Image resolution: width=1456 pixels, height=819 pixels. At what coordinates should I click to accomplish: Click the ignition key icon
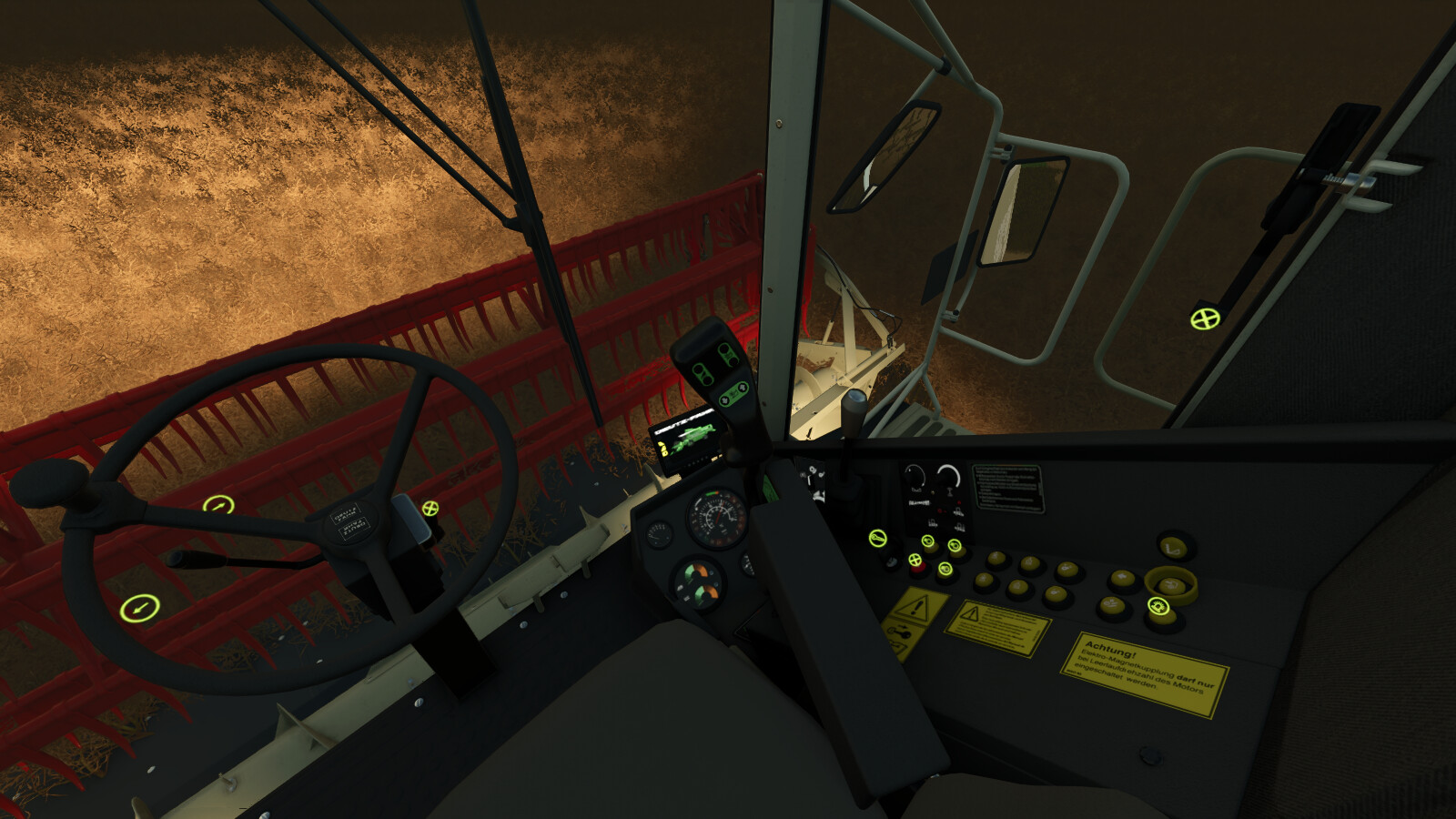click(x=877, y=538)
